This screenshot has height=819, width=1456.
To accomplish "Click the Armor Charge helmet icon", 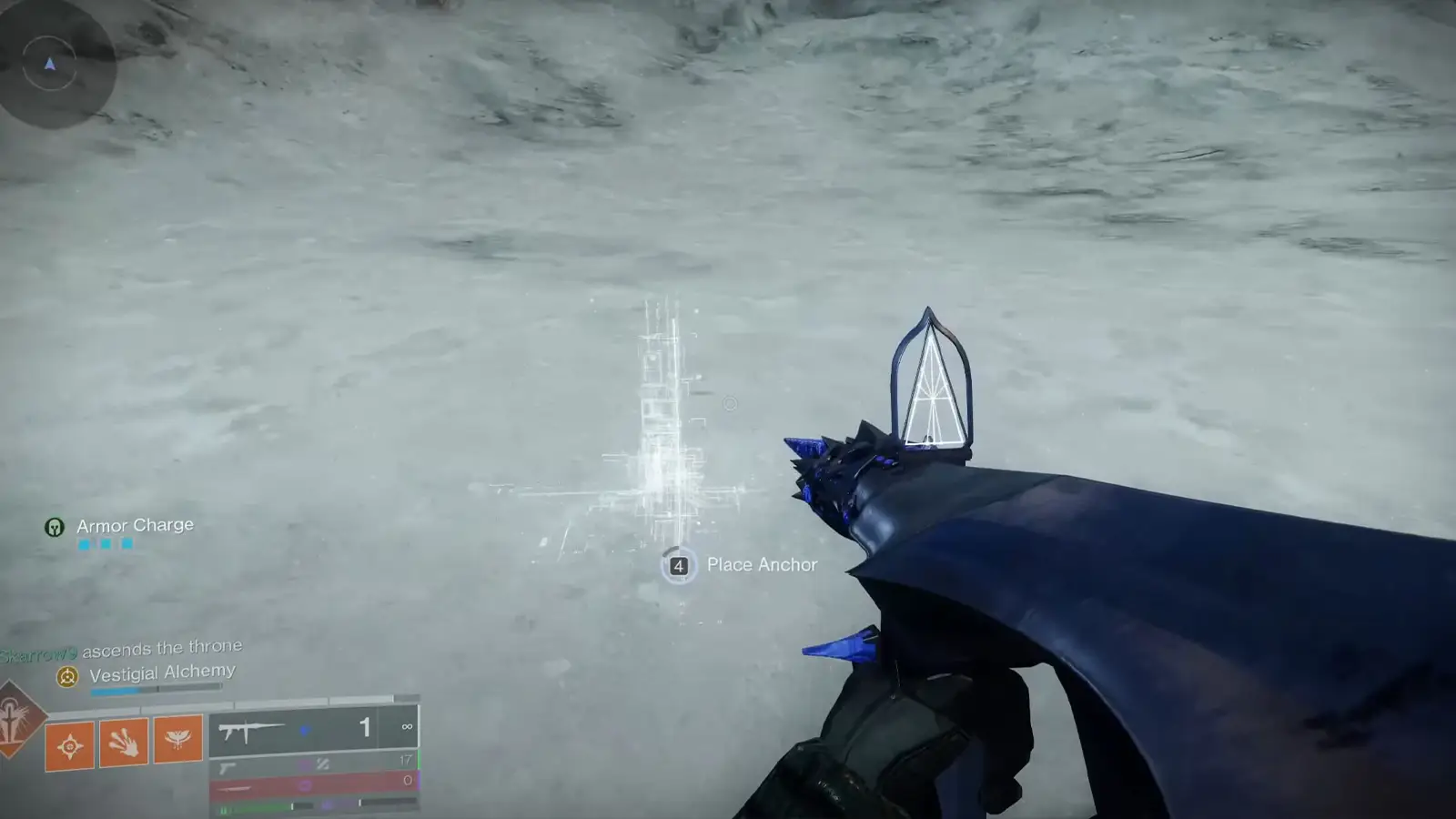I will [55, 528].
